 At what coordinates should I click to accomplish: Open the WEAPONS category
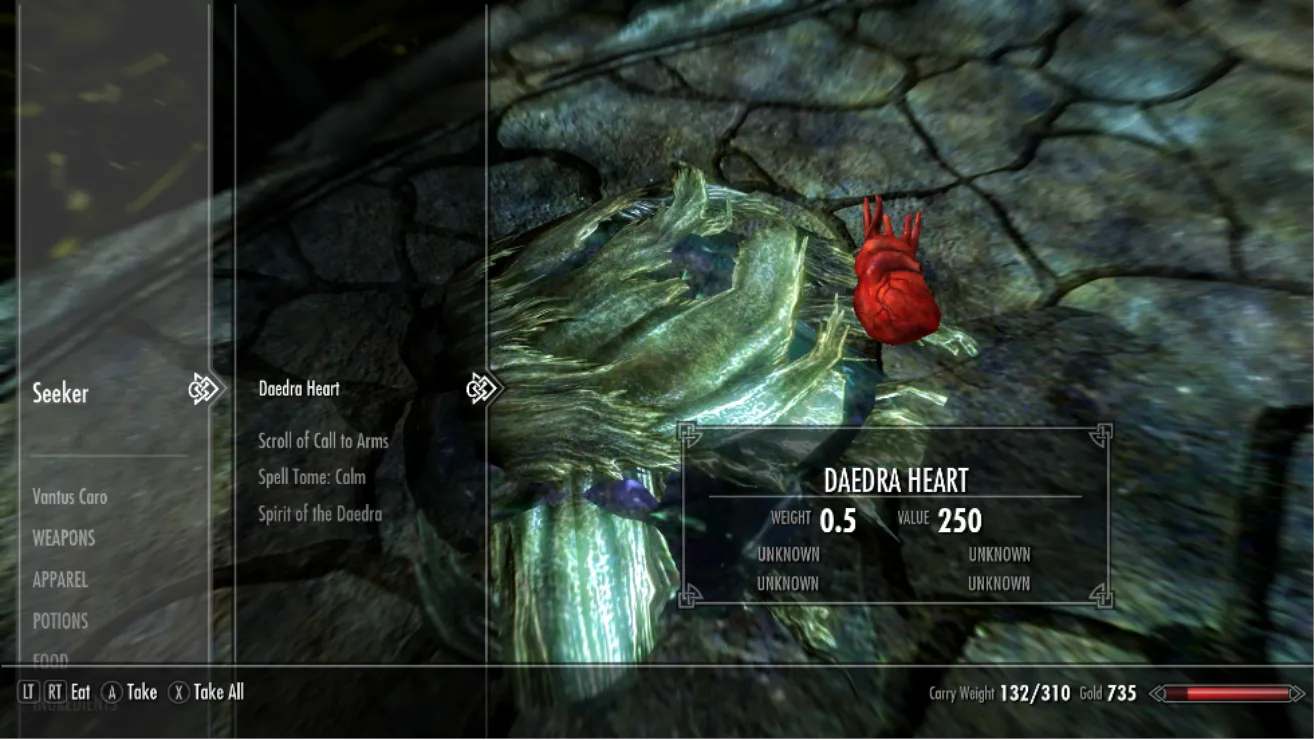pyautogui.click(x=63, y=538)
